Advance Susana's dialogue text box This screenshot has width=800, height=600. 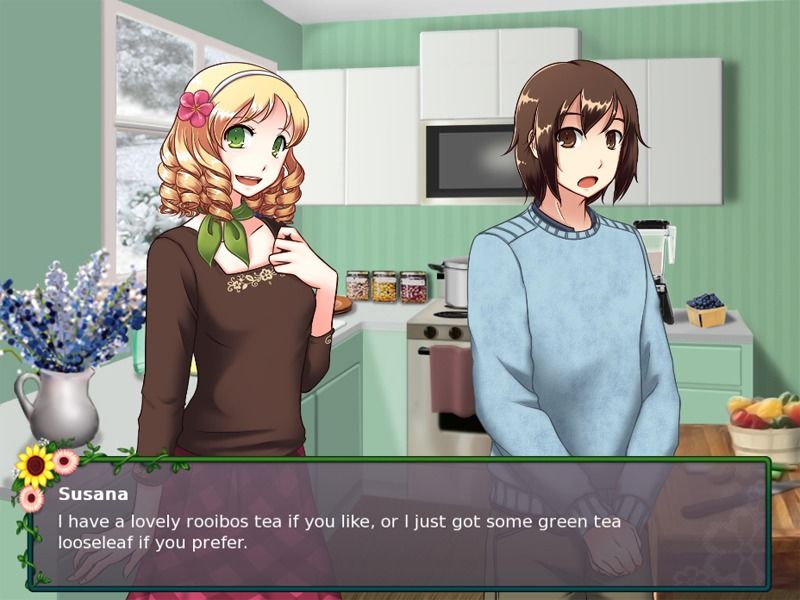pos(400,525)
